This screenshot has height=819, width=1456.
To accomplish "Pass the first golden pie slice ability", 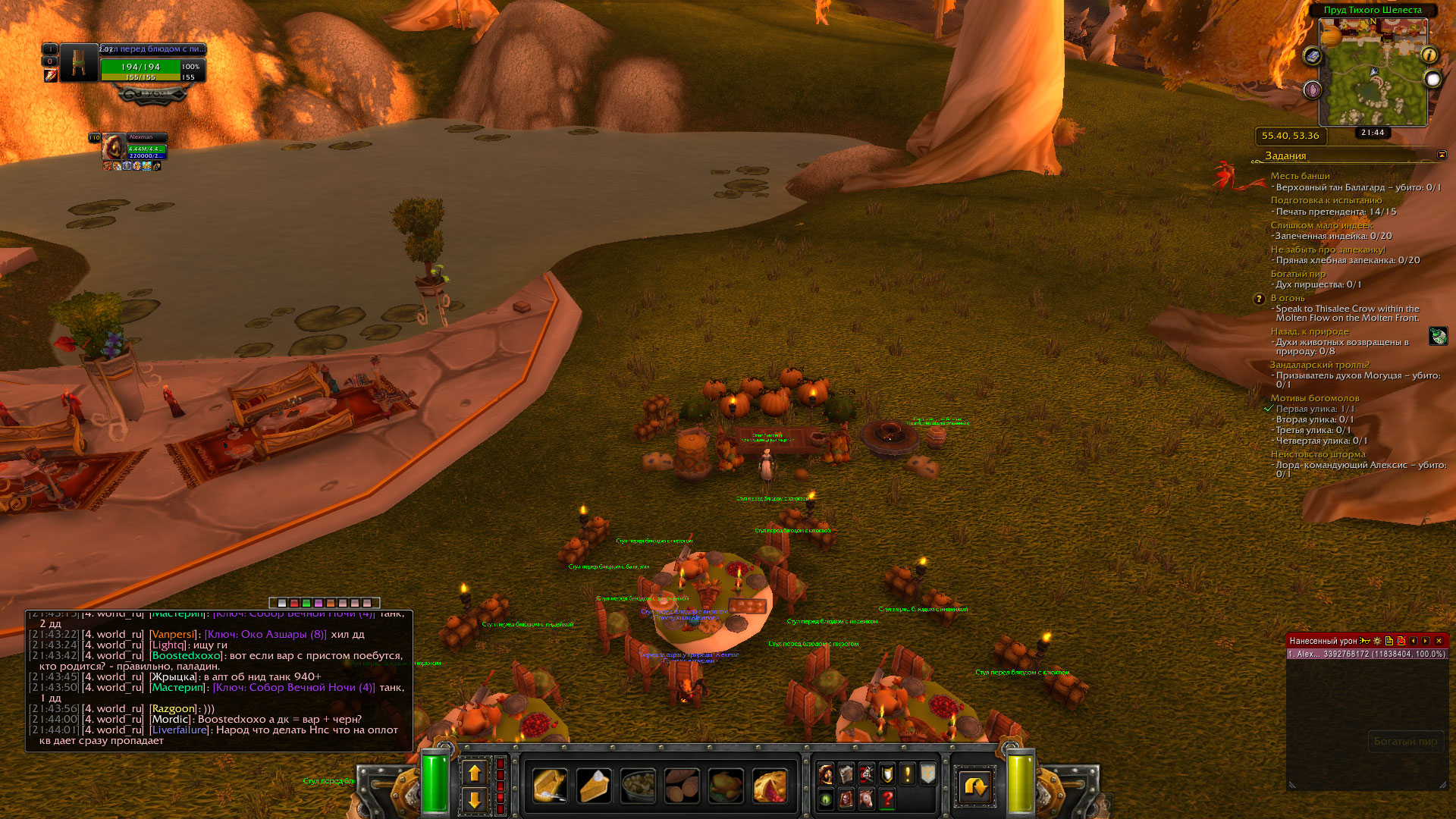I will (x=550, y=786).
